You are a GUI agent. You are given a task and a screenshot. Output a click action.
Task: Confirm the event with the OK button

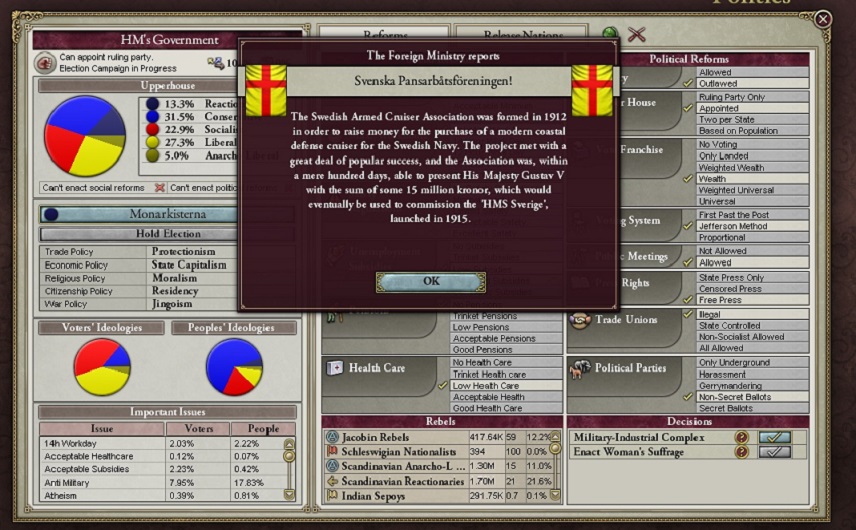coord(430,282)
